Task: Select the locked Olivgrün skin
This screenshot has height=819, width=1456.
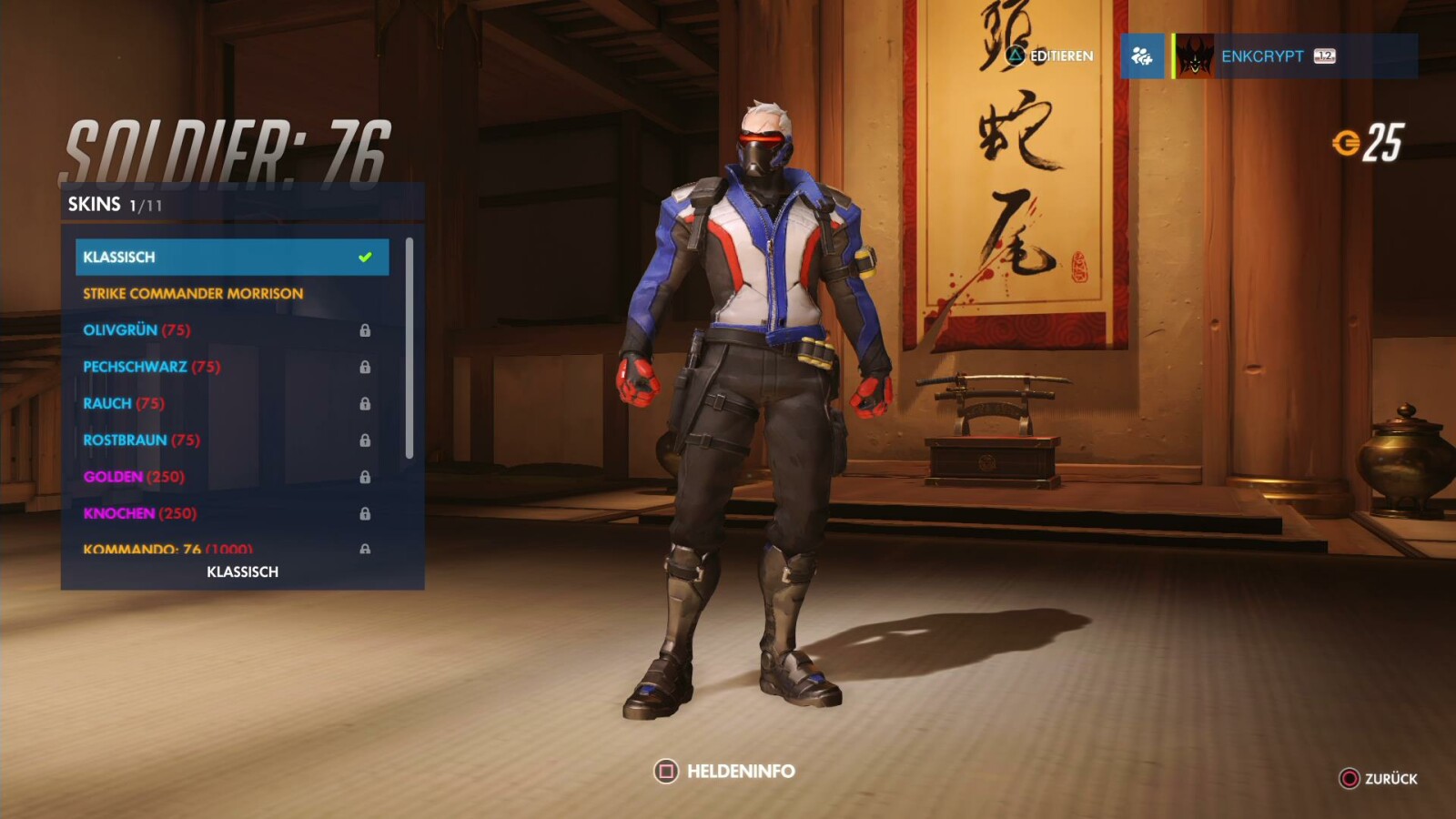Action: click(231, 330)
